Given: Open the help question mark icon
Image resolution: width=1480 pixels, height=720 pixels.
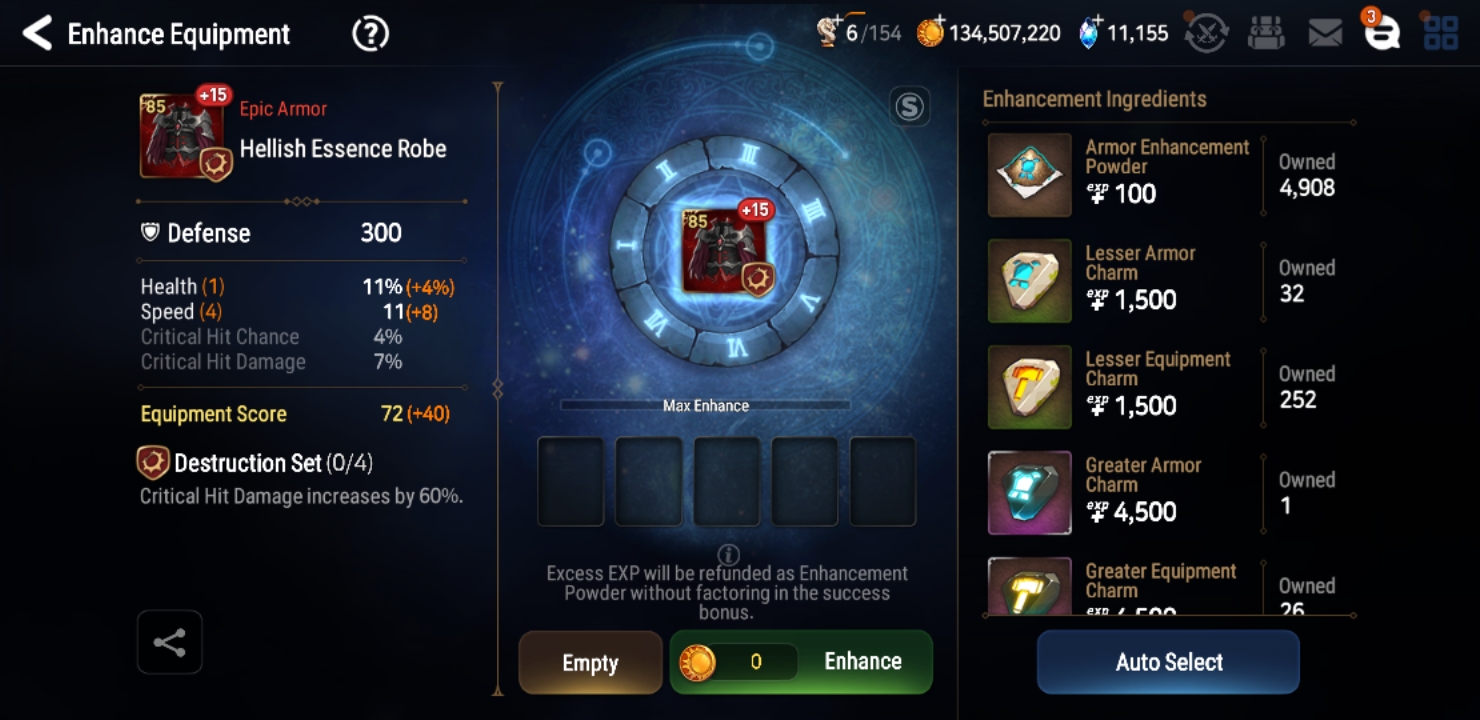Looking at the screenshot, I should point(369,33).
